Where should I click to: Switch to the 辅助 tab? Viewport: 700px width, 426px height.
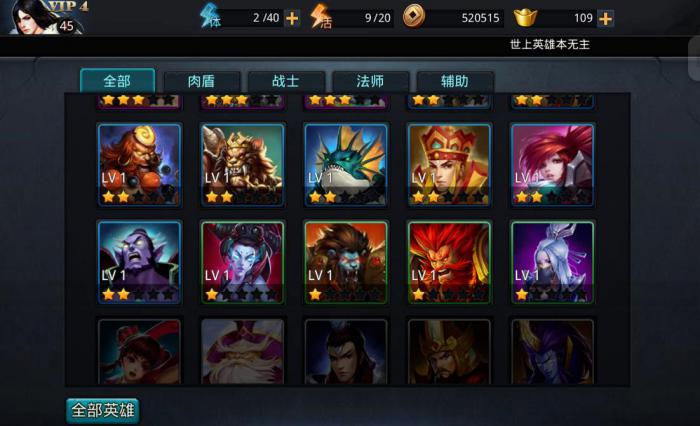point(455,81)
